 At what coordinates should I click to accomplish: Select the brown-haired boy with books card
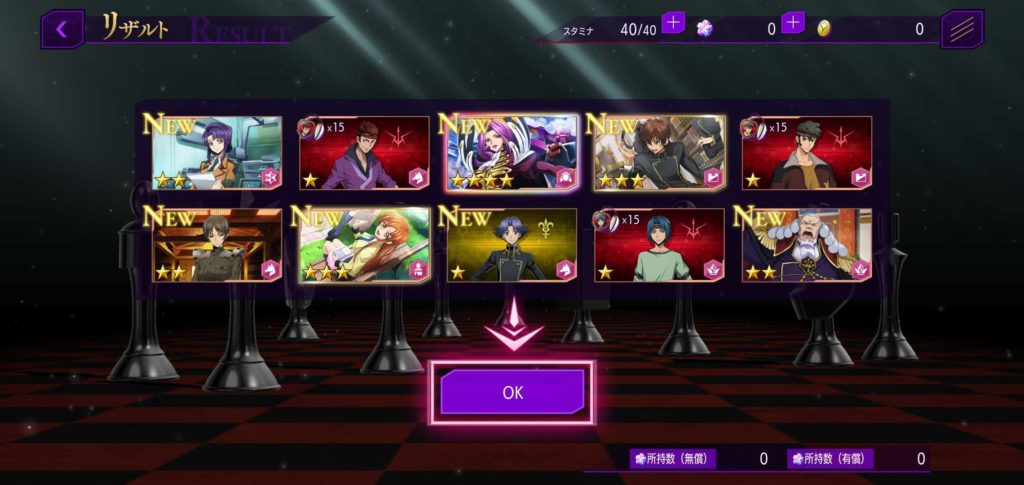[659, 153]
